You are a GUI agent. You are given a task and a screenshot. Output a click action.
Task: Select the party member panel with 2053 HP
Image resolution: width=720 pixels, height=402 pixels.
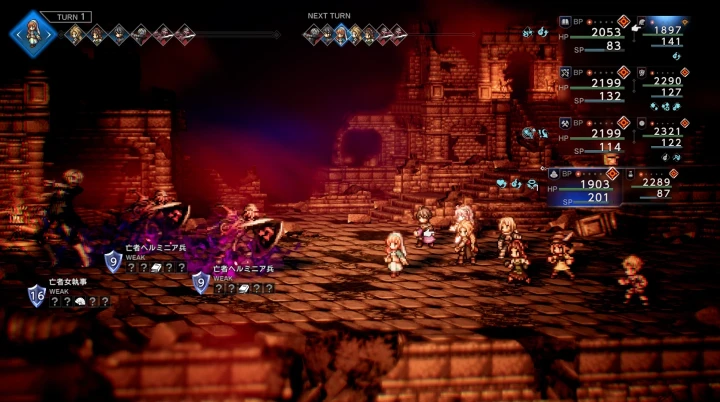point(593,33)
